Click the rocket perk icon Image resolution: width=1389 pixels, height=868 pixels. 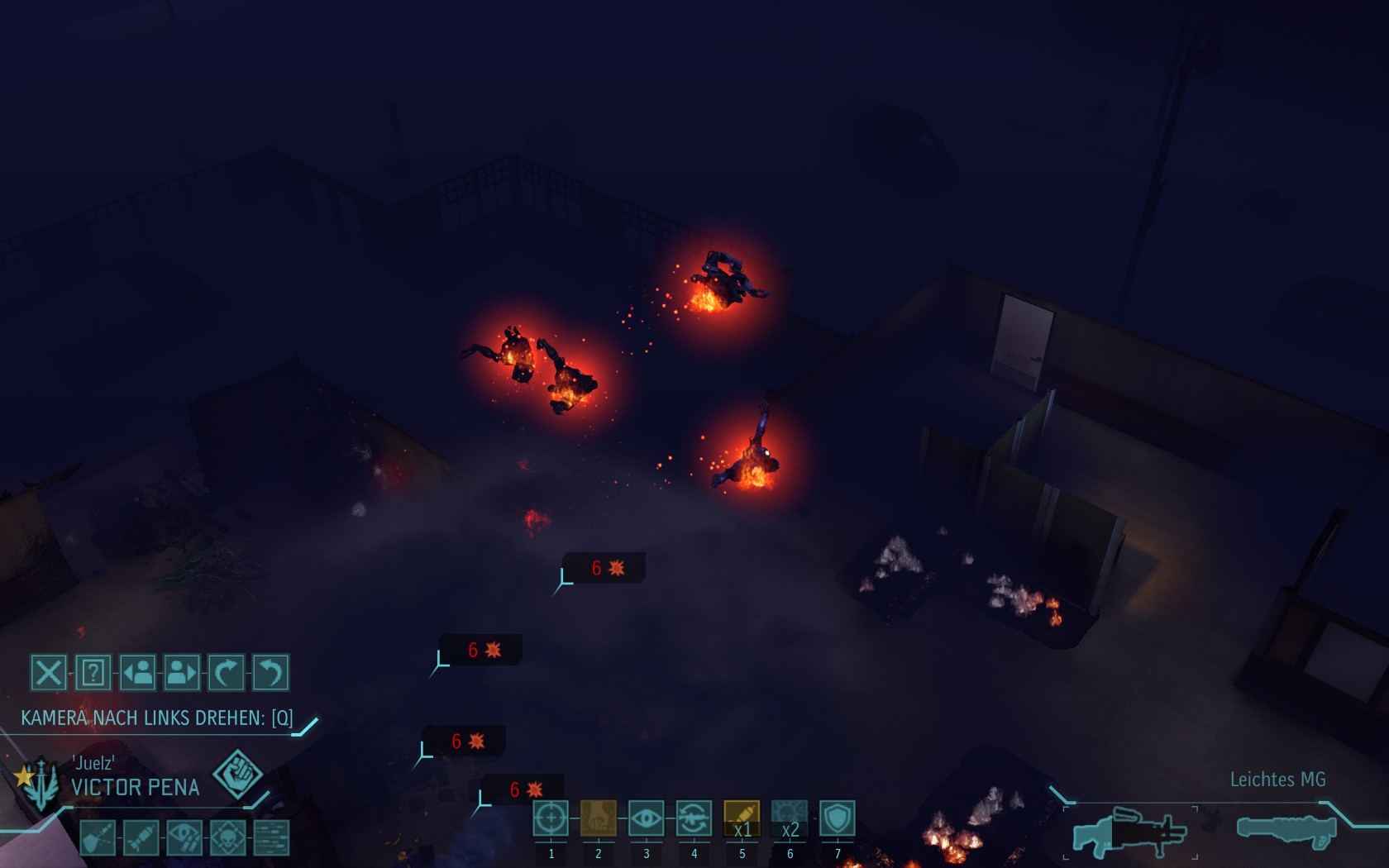[141, 837]
